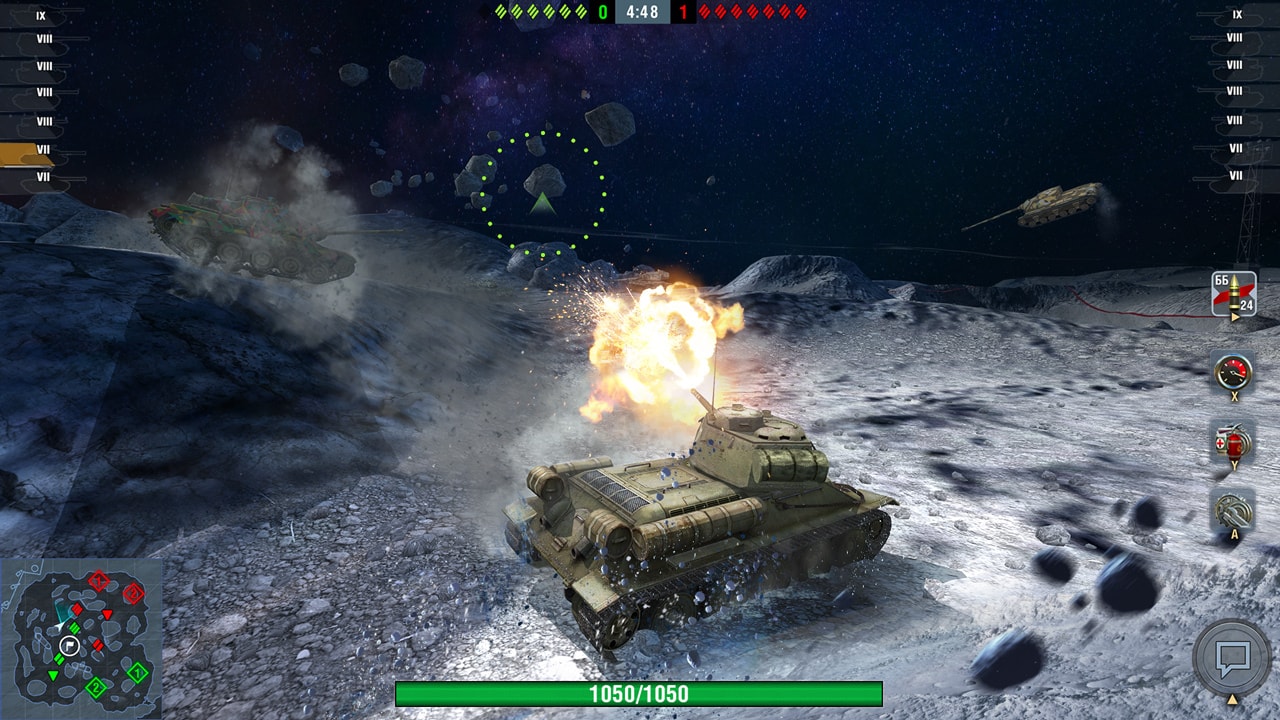Click the green ally arrow on the minimap
Screen dimensions: 1280x720
pos(53,674)
